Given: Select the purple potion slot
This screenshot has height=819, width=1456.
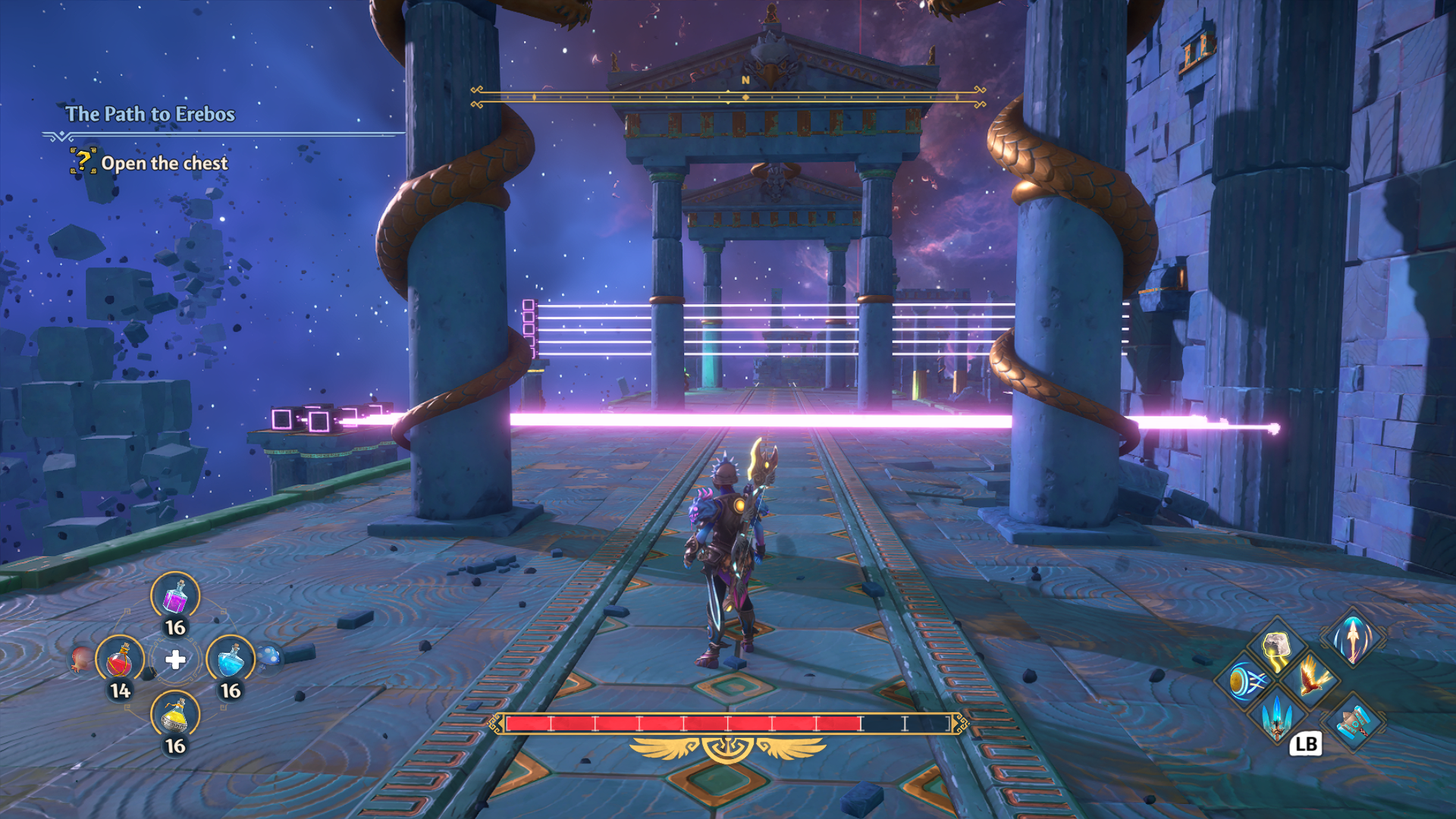Looking at the screenshot, I should [x=175, y=597].
